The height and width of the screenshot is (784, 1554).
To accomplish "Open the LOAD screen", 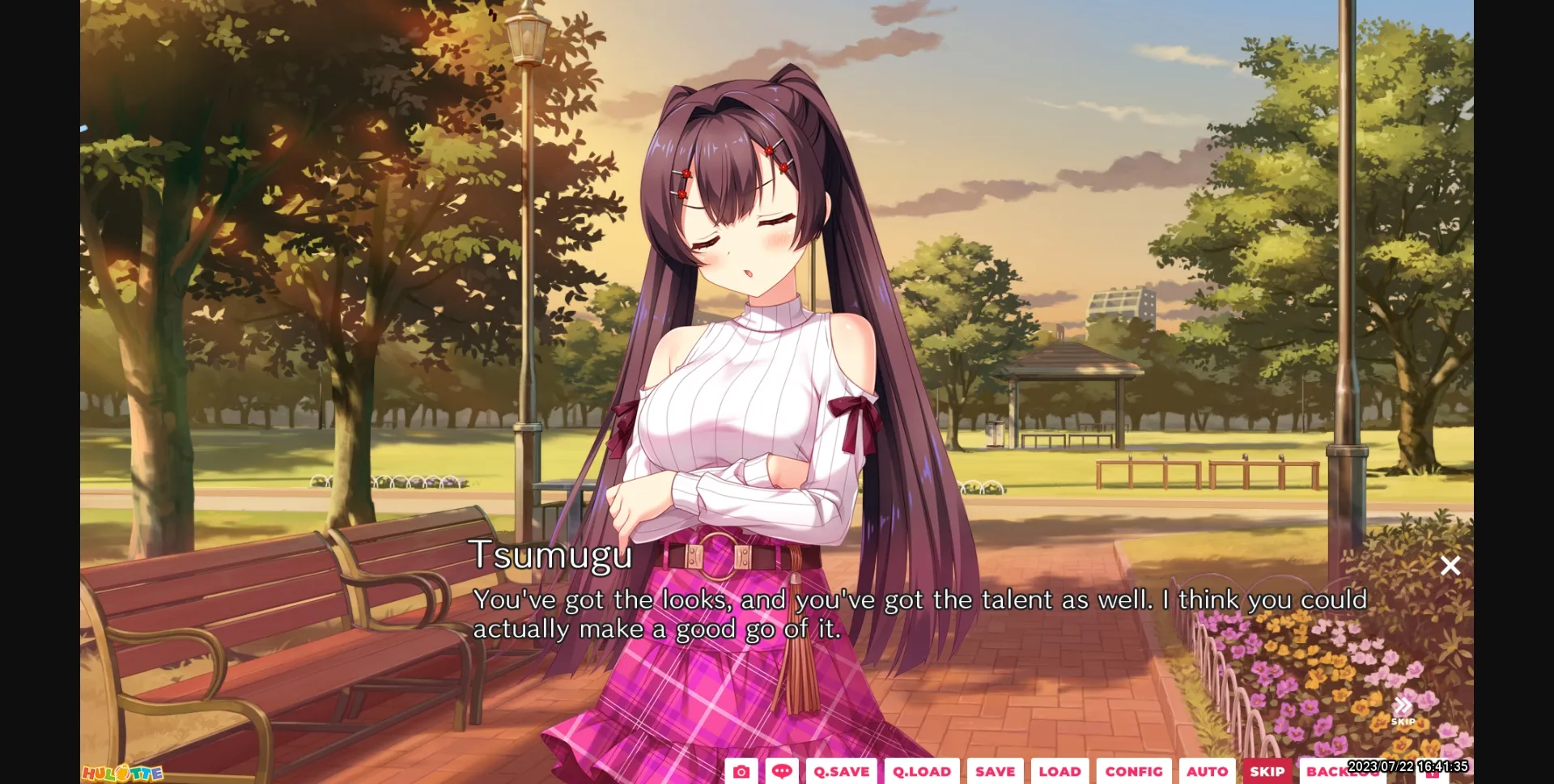I will (x=1061, y=771).
